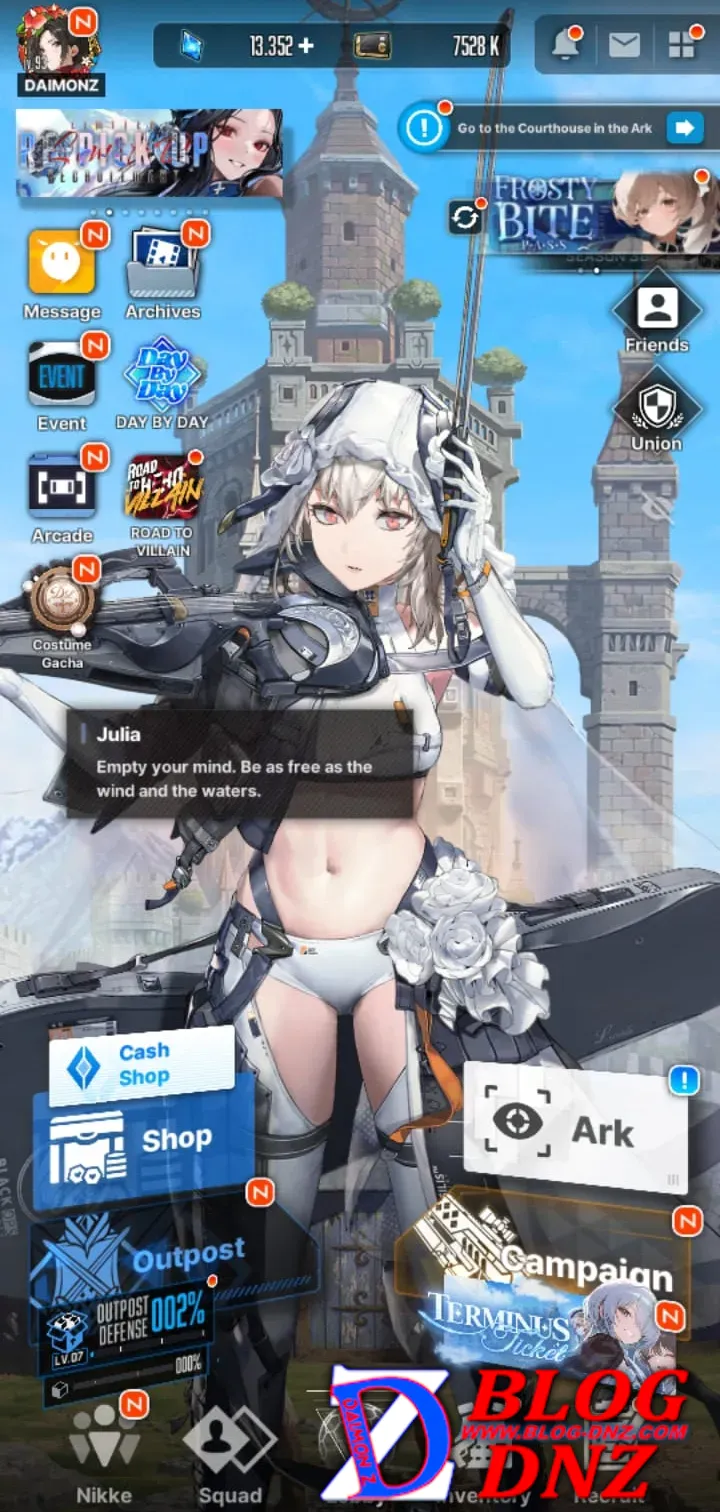The height and width of the screenshot is (1512, 720).
Task: Open the DAIMONZ player profile avatar
Action: (57, 43)
